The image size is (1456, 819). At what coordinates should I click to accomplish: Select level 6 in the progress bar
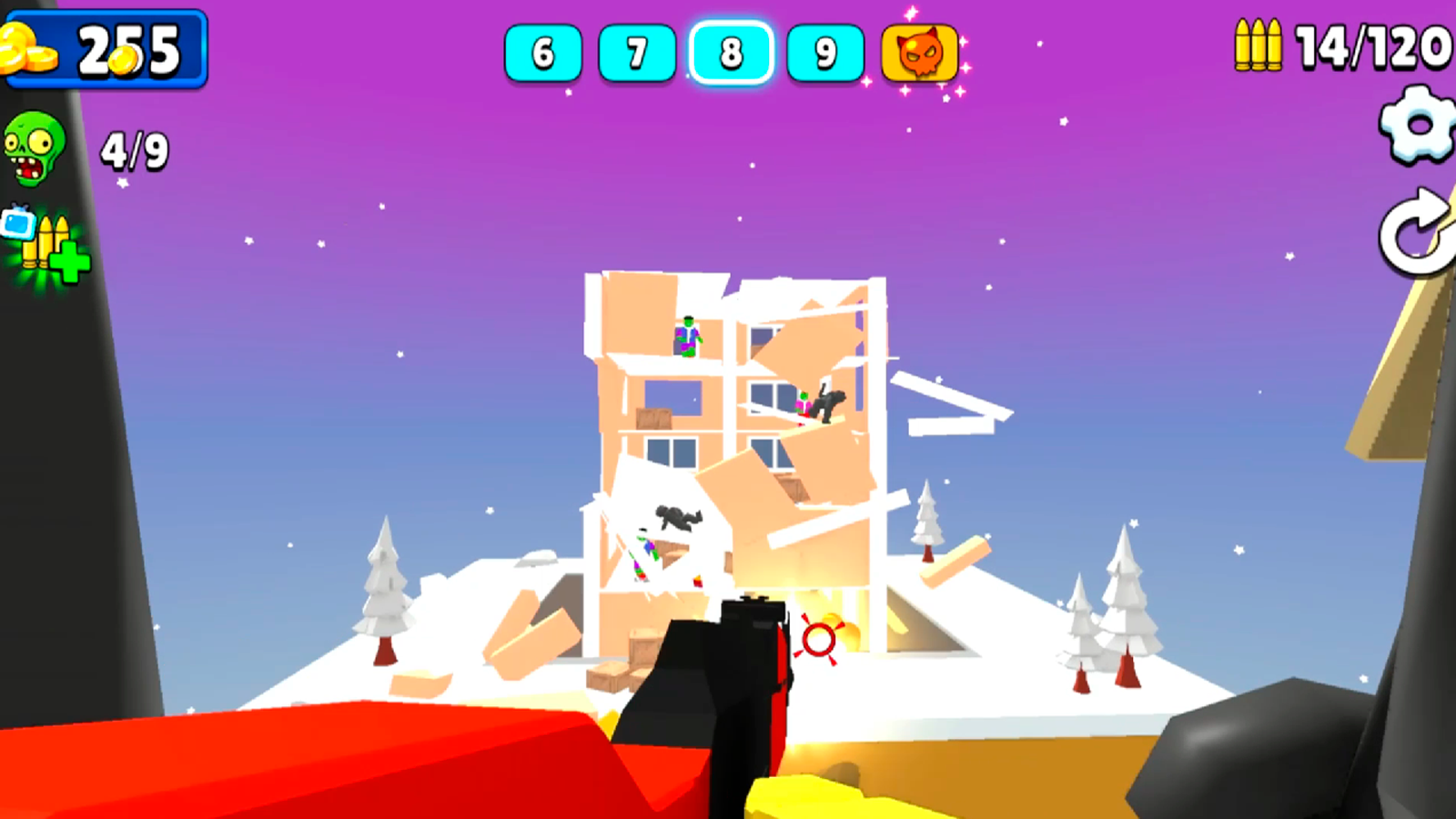tap(542, 53)
